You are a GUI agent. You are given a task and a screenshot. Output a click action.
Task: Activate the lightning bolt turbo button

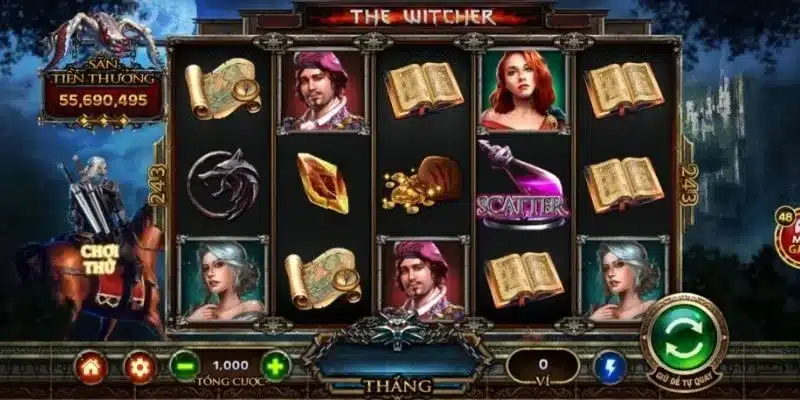point(609,366)
